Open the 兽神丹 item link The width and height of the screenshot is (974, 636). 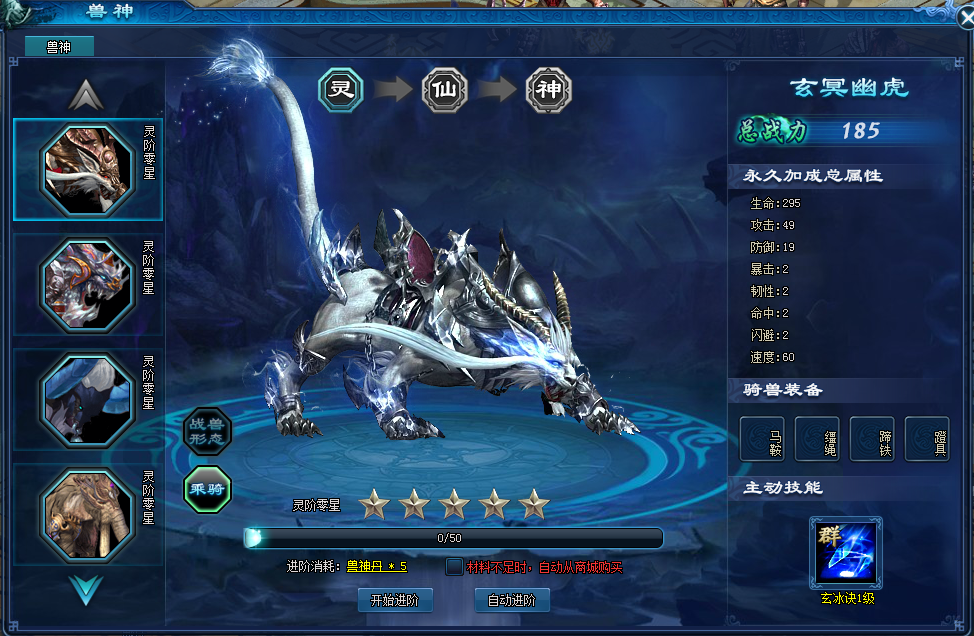376,567
